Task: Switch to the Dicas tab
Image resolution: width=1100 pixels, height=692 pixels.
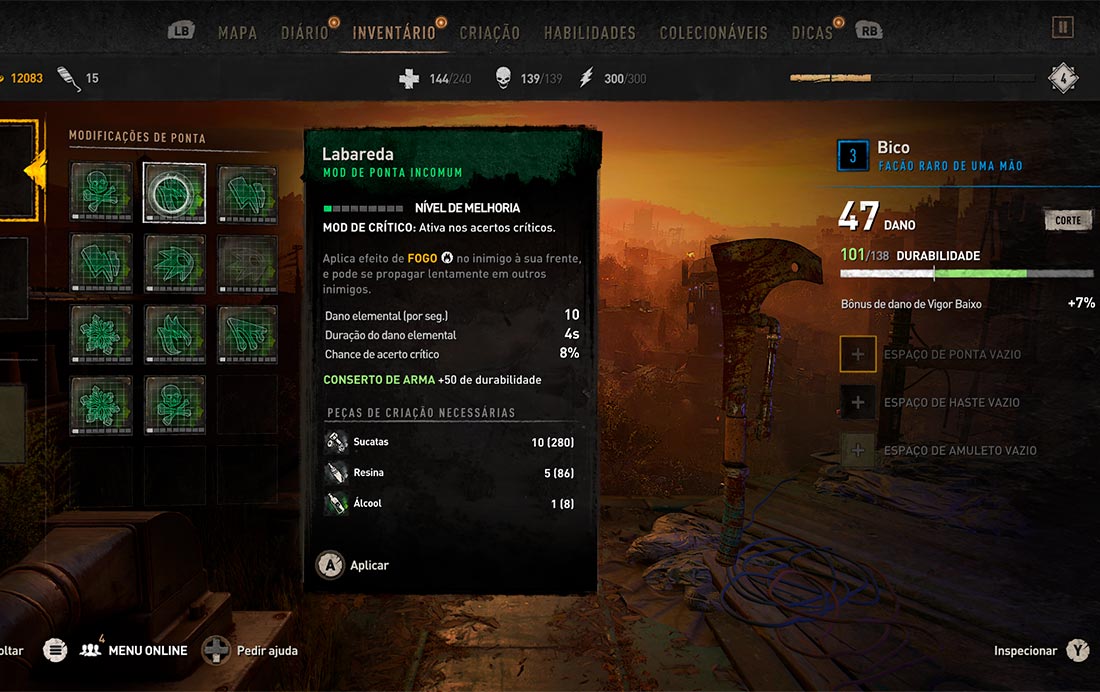Action: (x=812, y=33)
